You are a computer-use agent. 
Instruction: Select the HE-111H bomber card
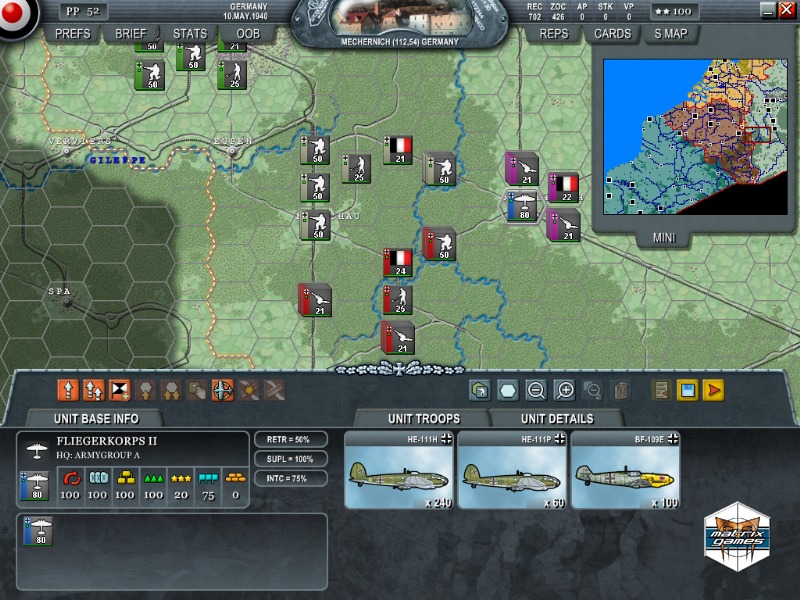(x=400, y=471)
